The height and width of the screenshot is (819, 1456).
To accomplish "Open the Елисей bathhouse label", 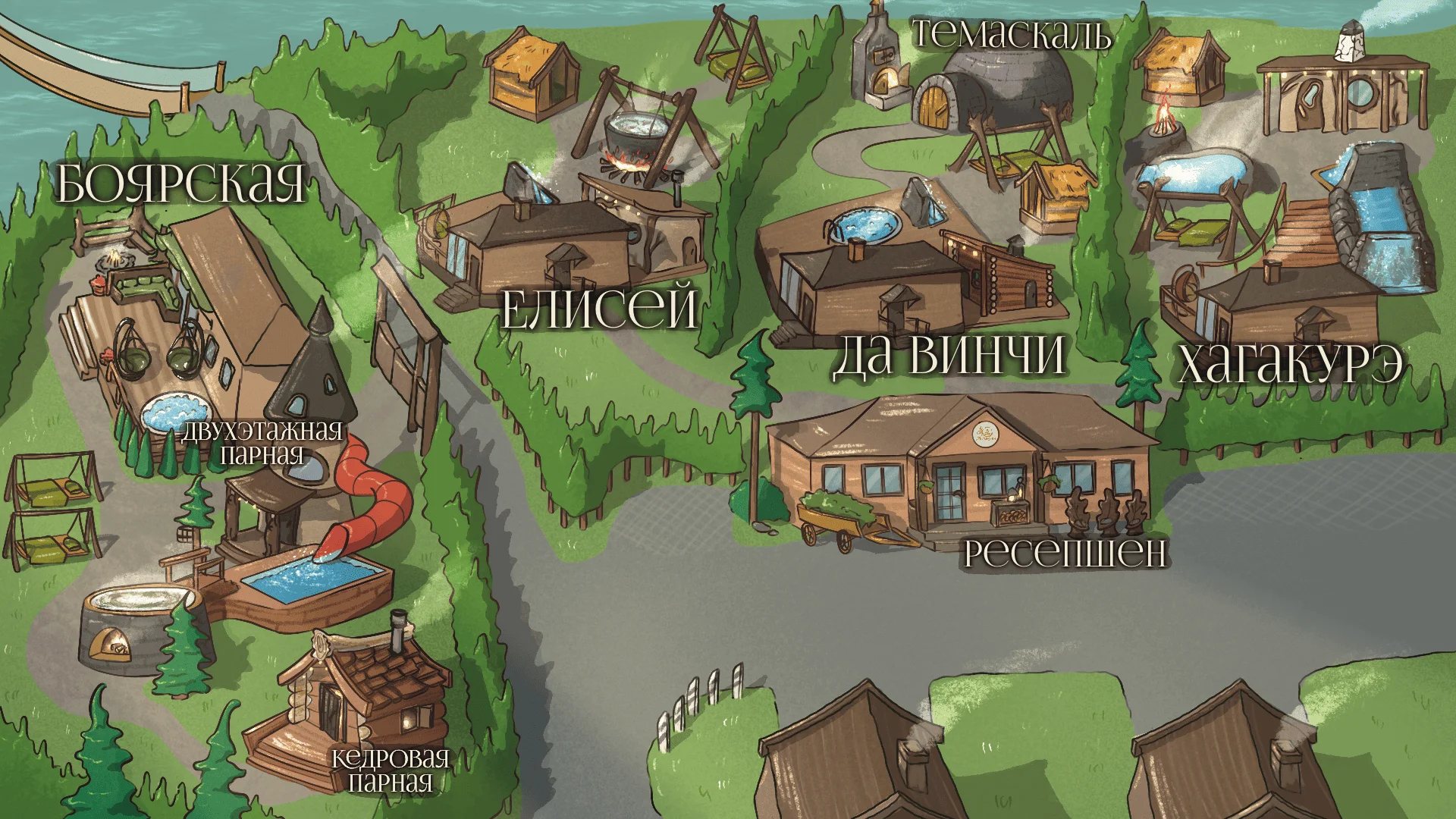I will (x=600, y=307).
